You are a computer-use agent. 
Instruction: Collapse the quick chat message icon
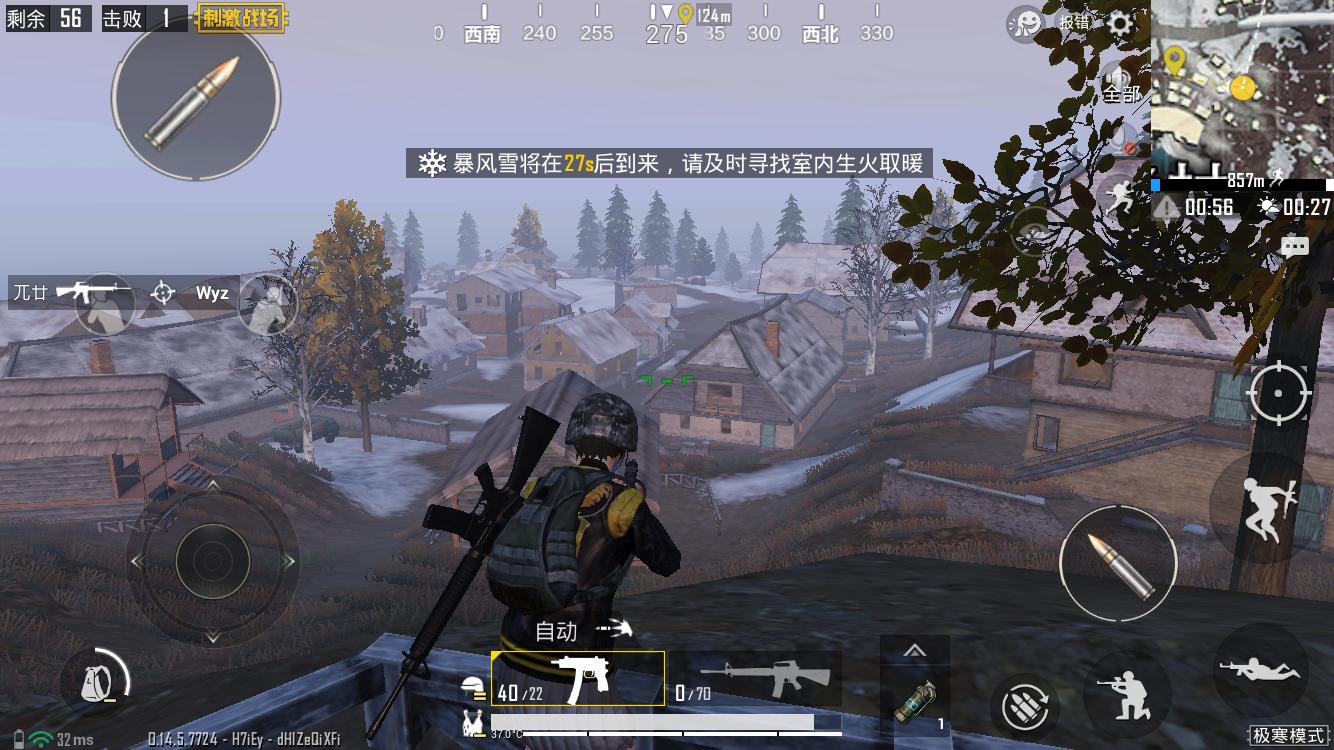[1296, 246]
